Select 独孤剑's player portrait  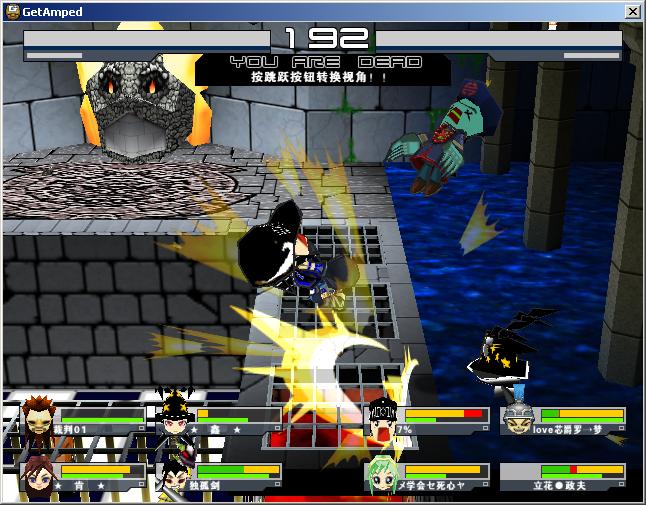point(173,475)
